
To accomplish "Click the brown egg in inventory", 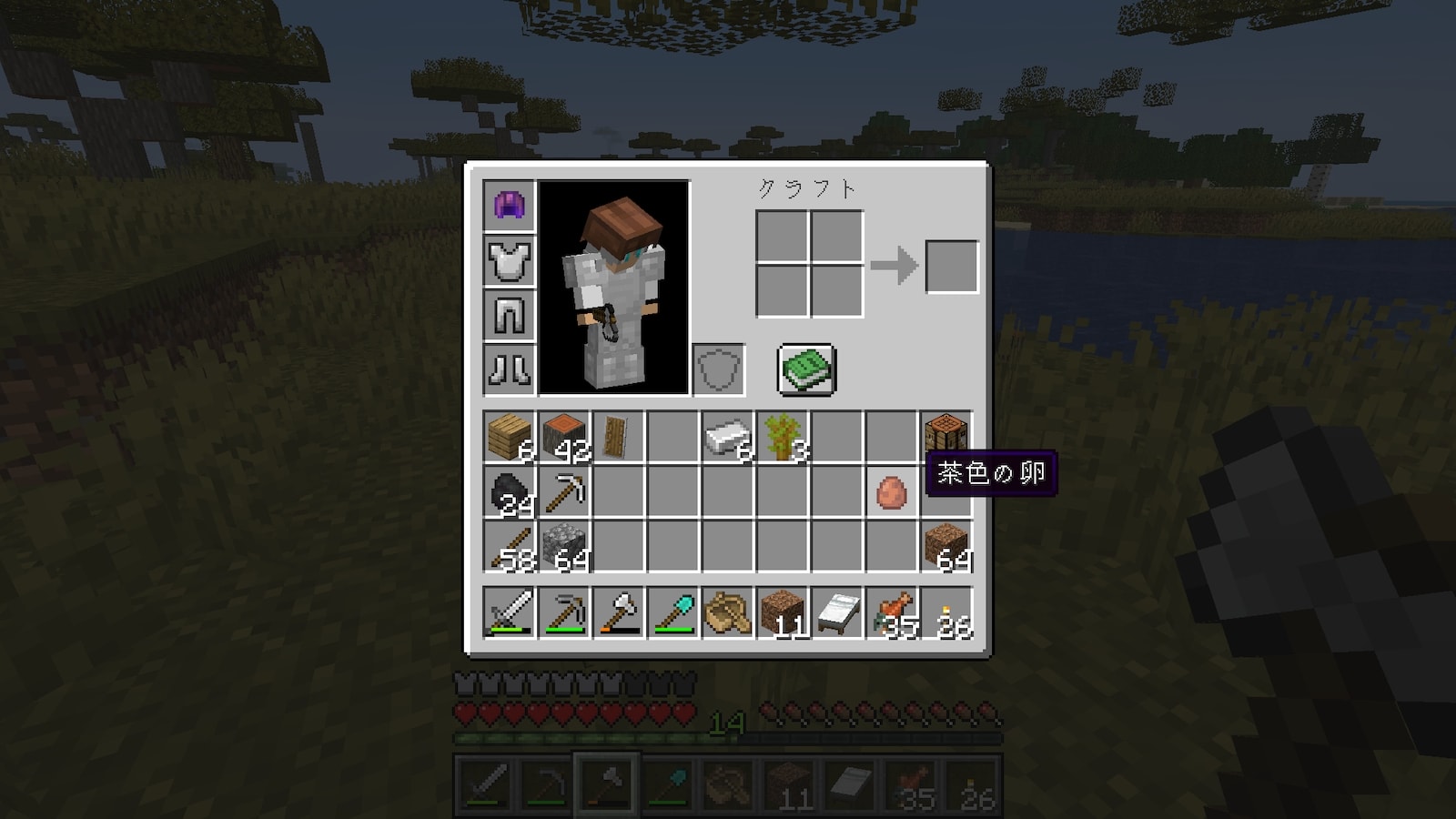I will click(x=891, y=492).
